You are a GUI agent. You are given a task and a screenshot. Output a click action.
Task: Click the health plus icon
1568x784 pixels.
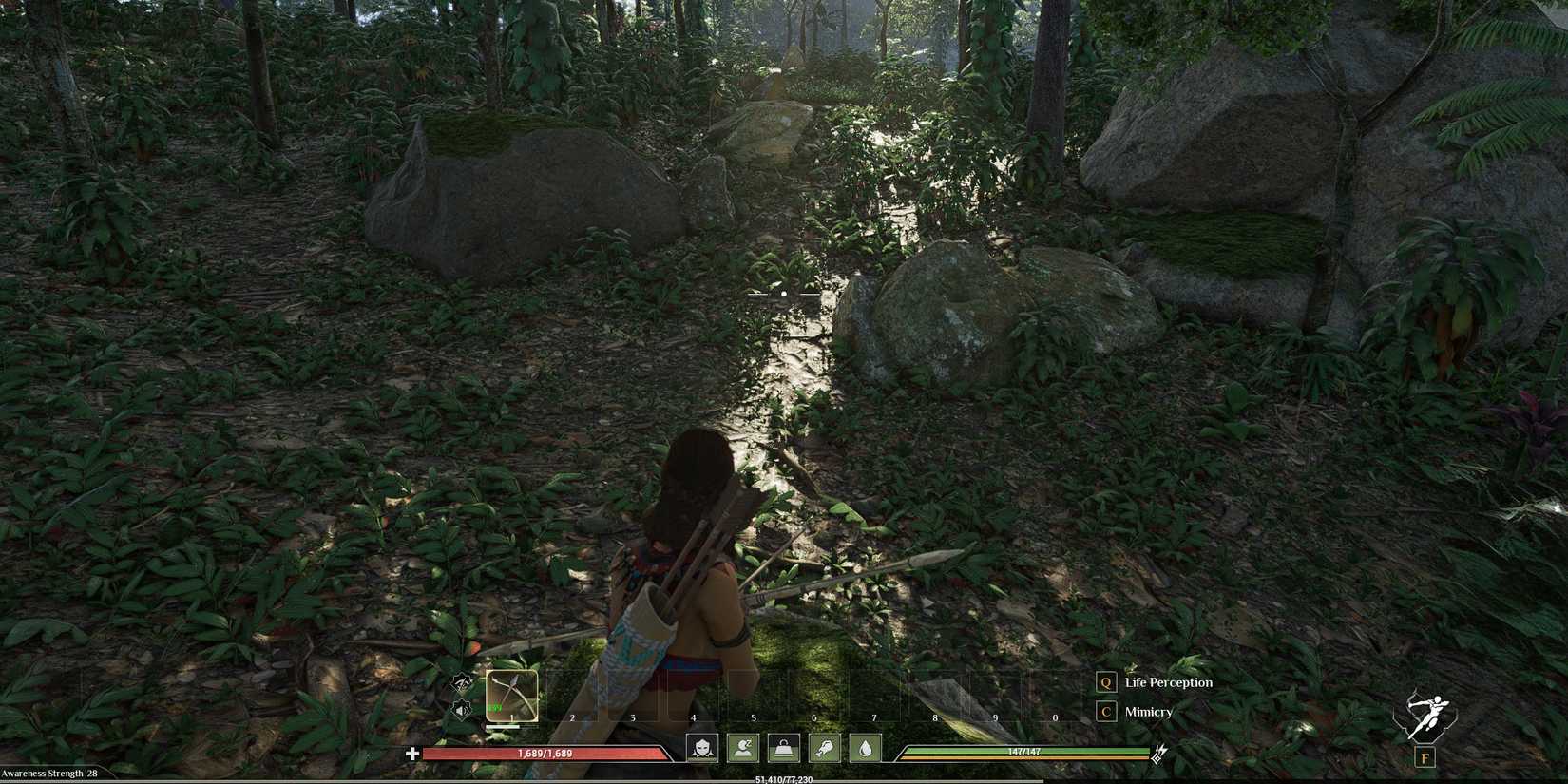coord(412,754)
